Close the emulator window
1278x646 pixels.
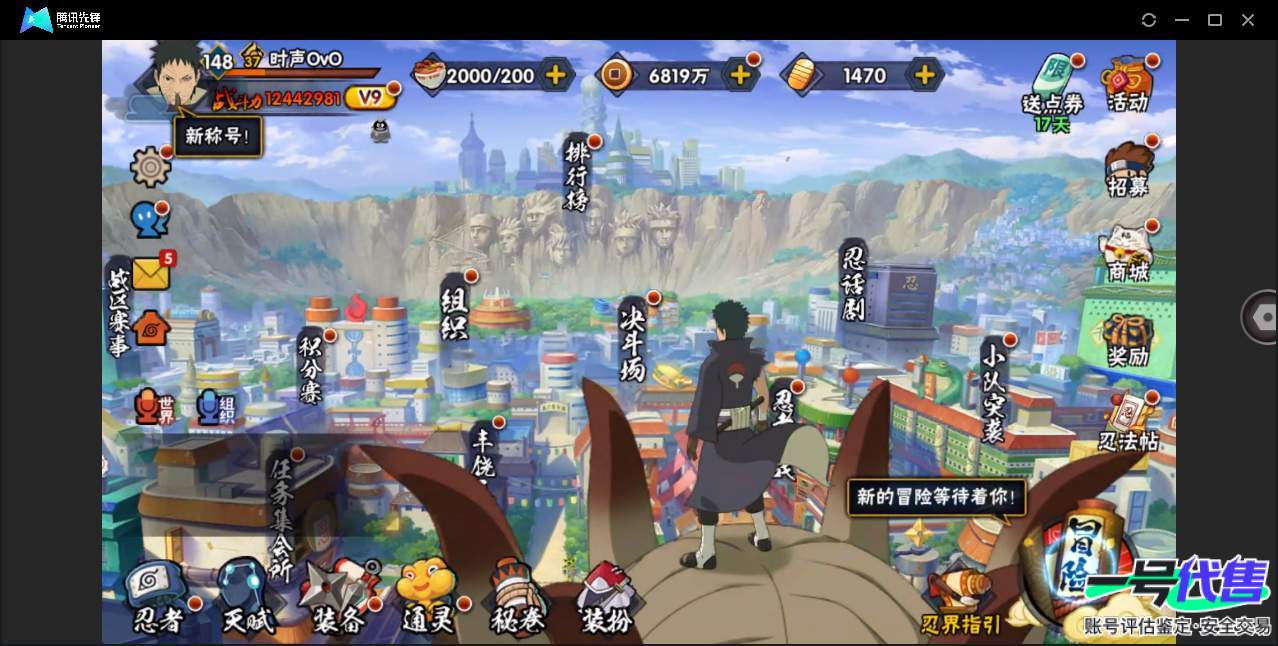point(1248,20)
